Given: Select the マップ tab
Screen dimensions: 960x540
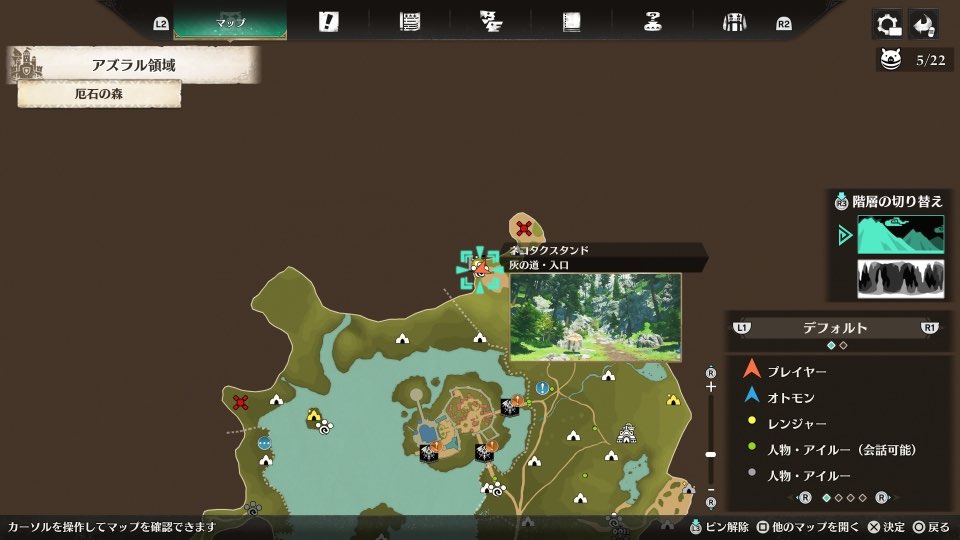Looking at the screenshot, I should [230, 21].
